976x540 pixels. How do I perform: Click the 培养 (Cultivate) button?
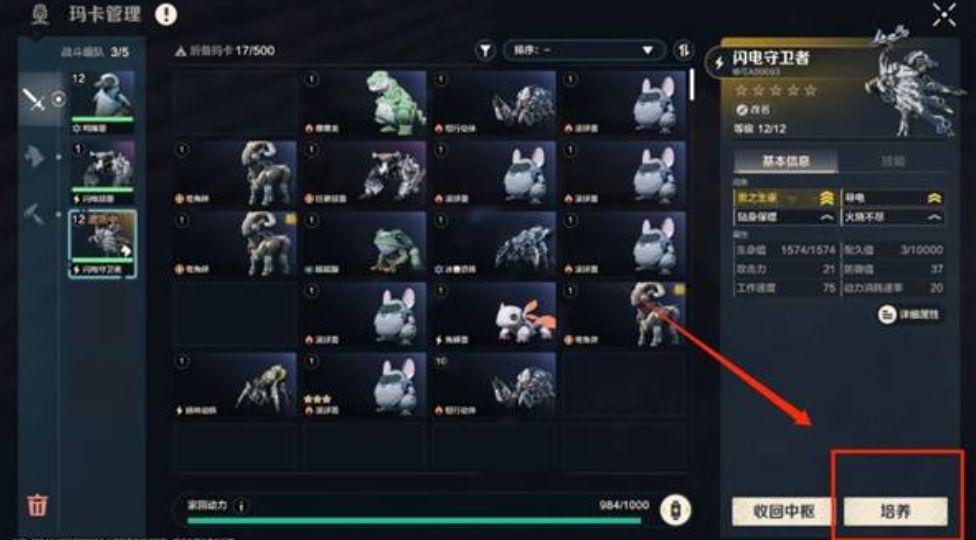895,511
